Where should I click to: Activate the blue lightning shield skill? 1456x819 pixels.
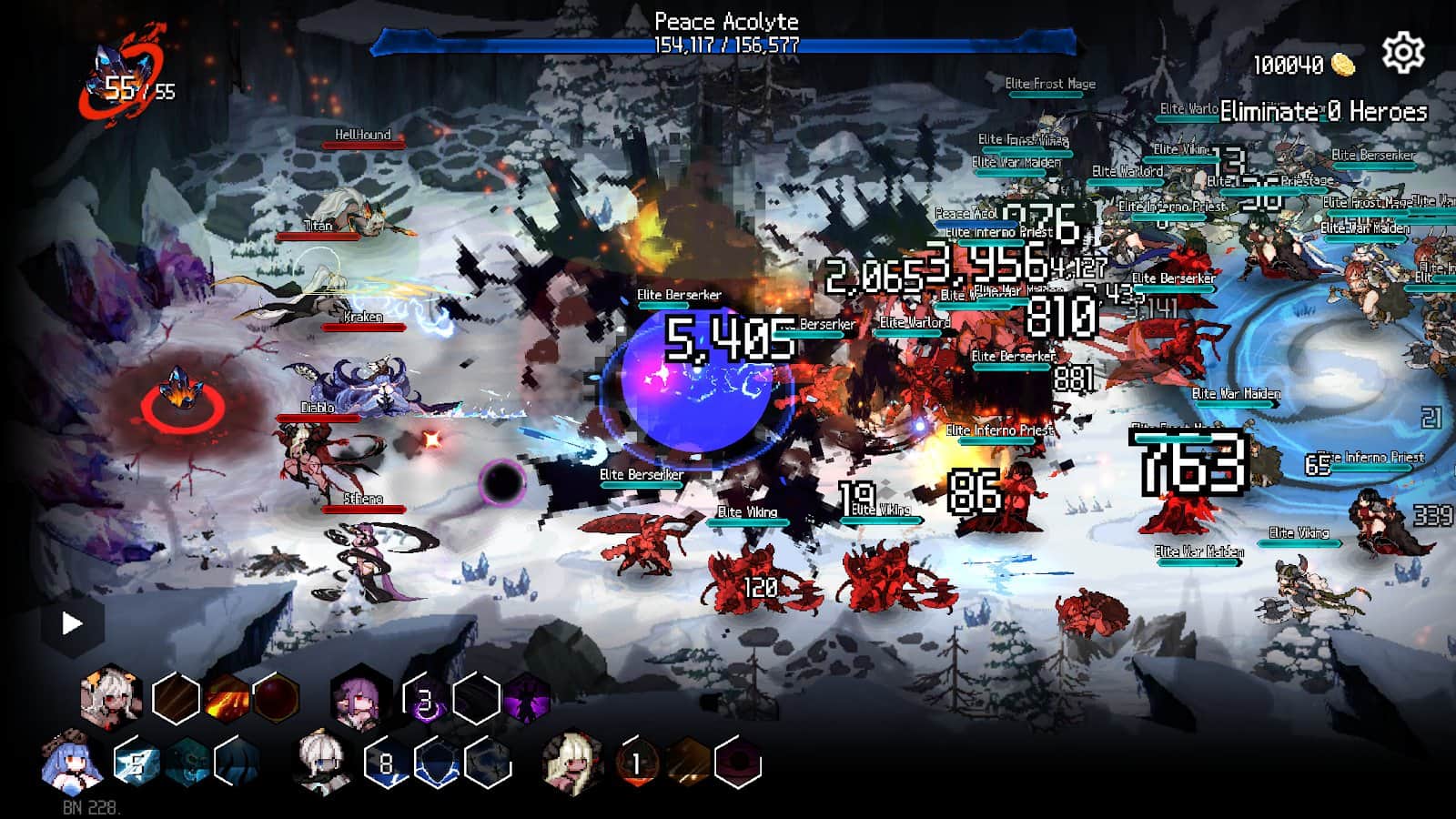(x=437, y=763)
